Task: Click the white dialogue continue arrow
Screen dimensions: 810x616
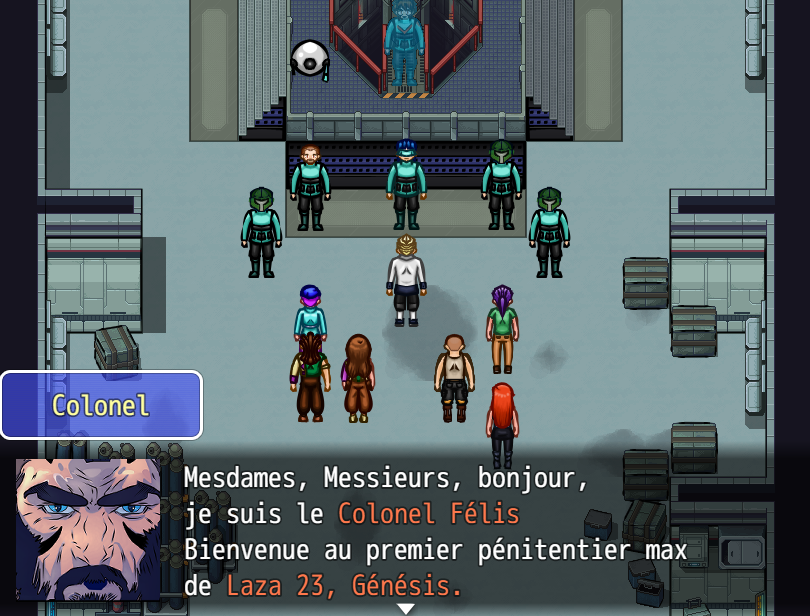Action: 405,608
